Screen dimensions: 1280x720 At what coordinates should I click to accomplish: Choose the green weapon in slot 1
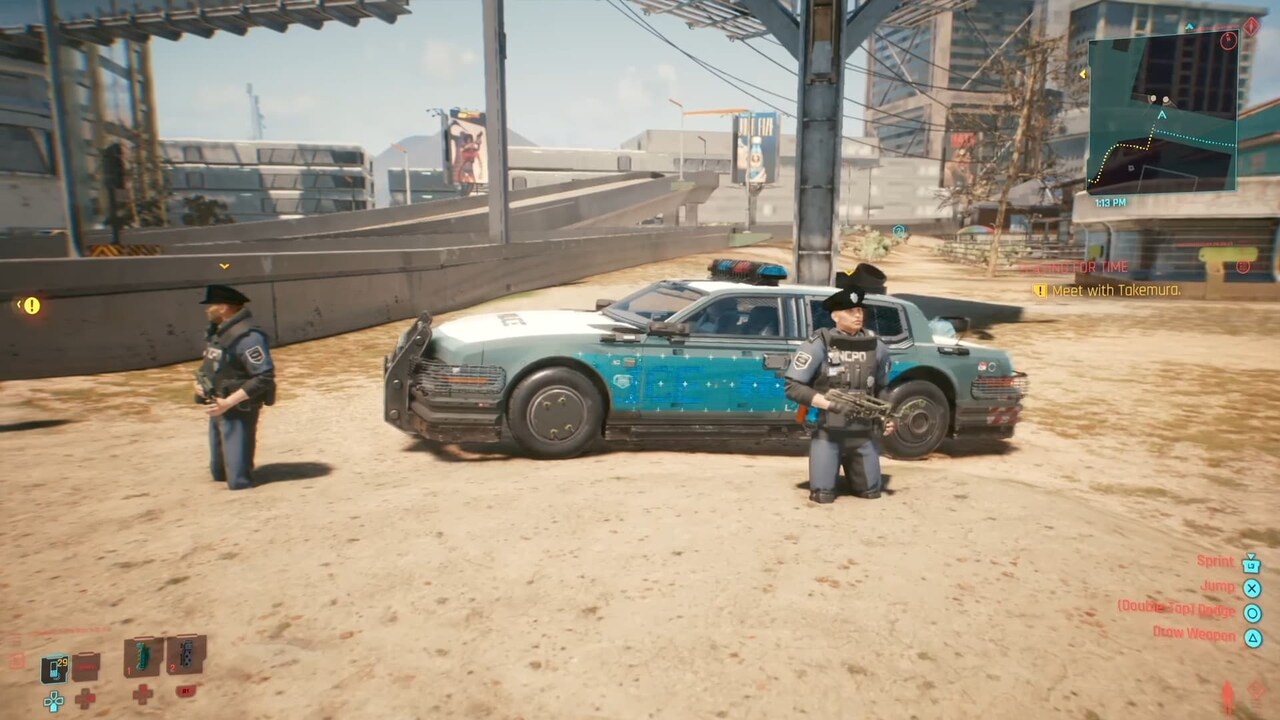[x=143, y=657]
